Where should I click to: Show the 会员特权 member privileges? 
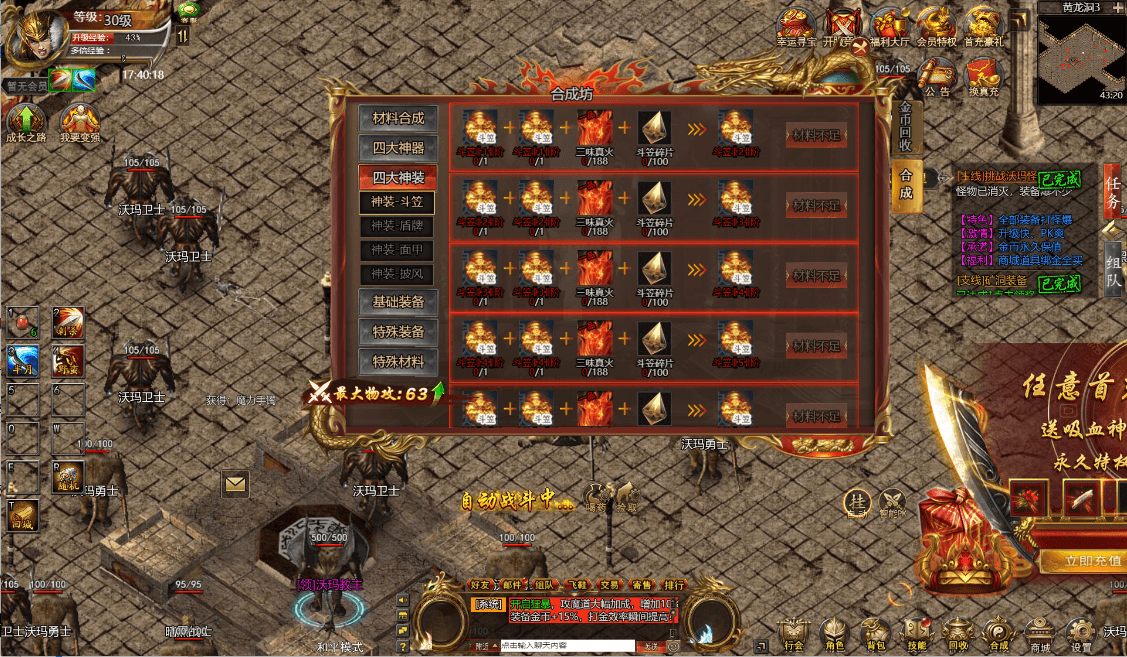tap(936, 25)
